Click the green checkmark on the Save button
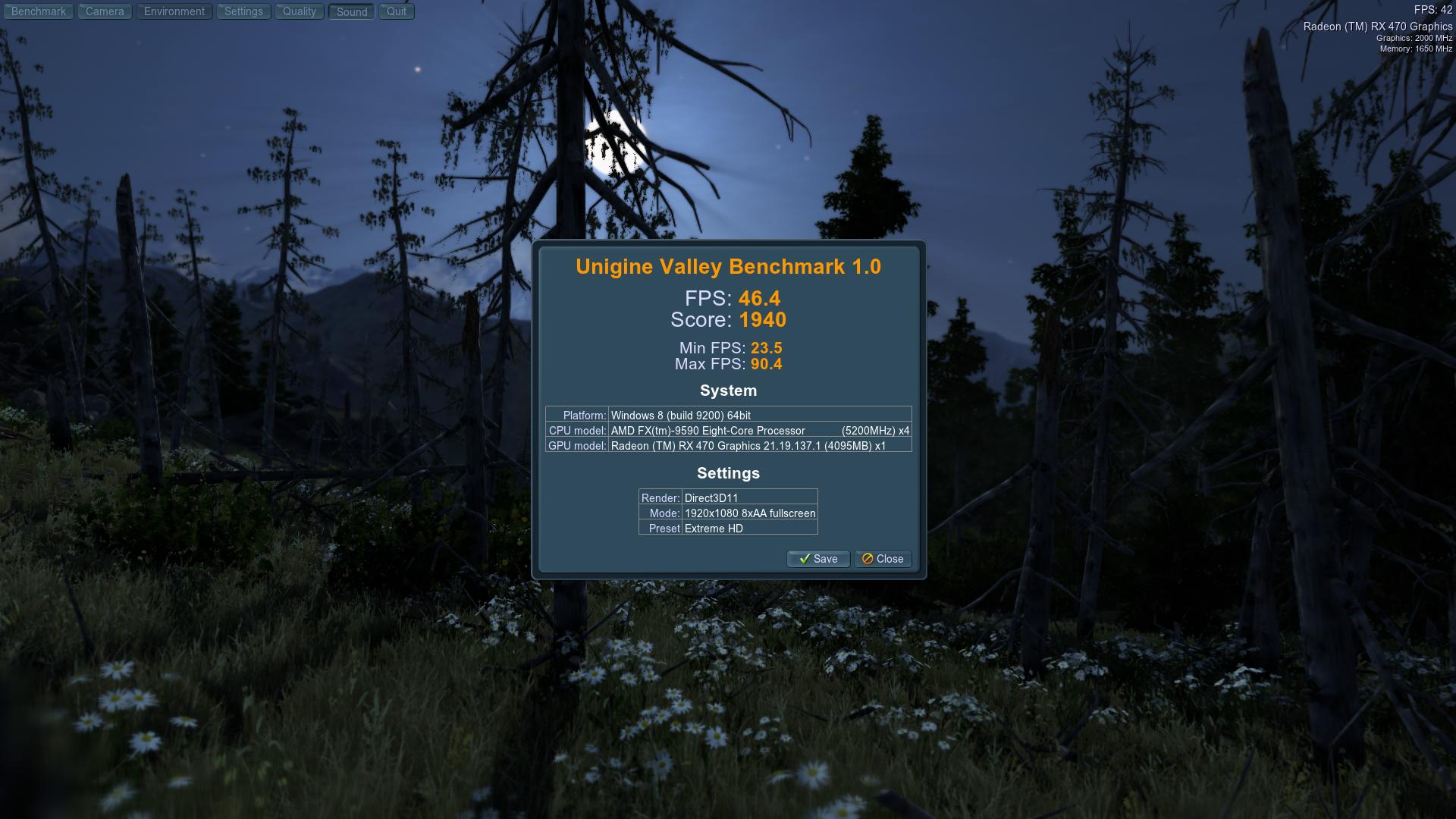Image resolution: width=1456 pixels, height=819 pixels. point(805,559)
